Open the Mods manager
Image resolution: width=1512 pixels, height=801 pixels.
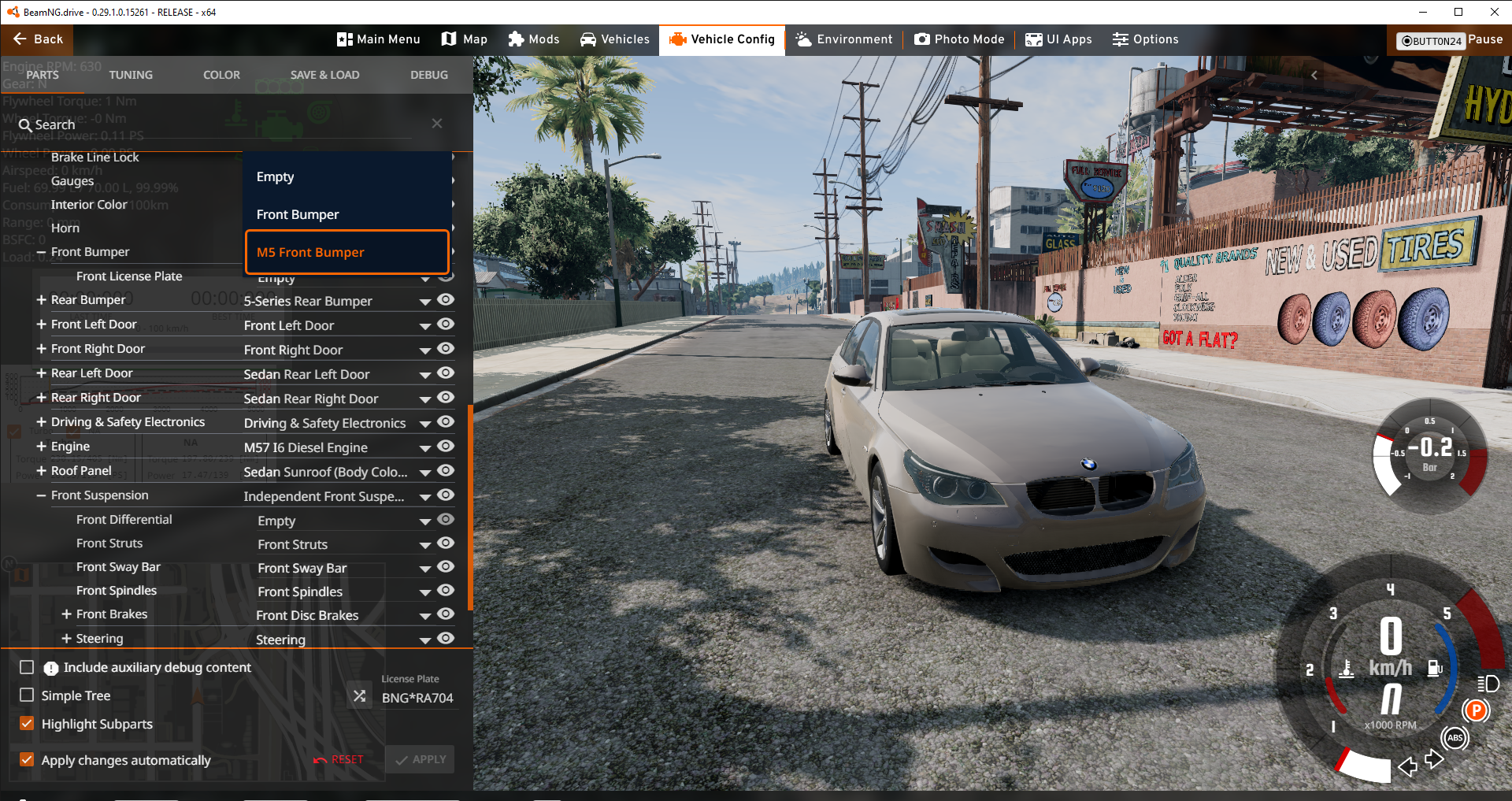[x=534, y=39]
